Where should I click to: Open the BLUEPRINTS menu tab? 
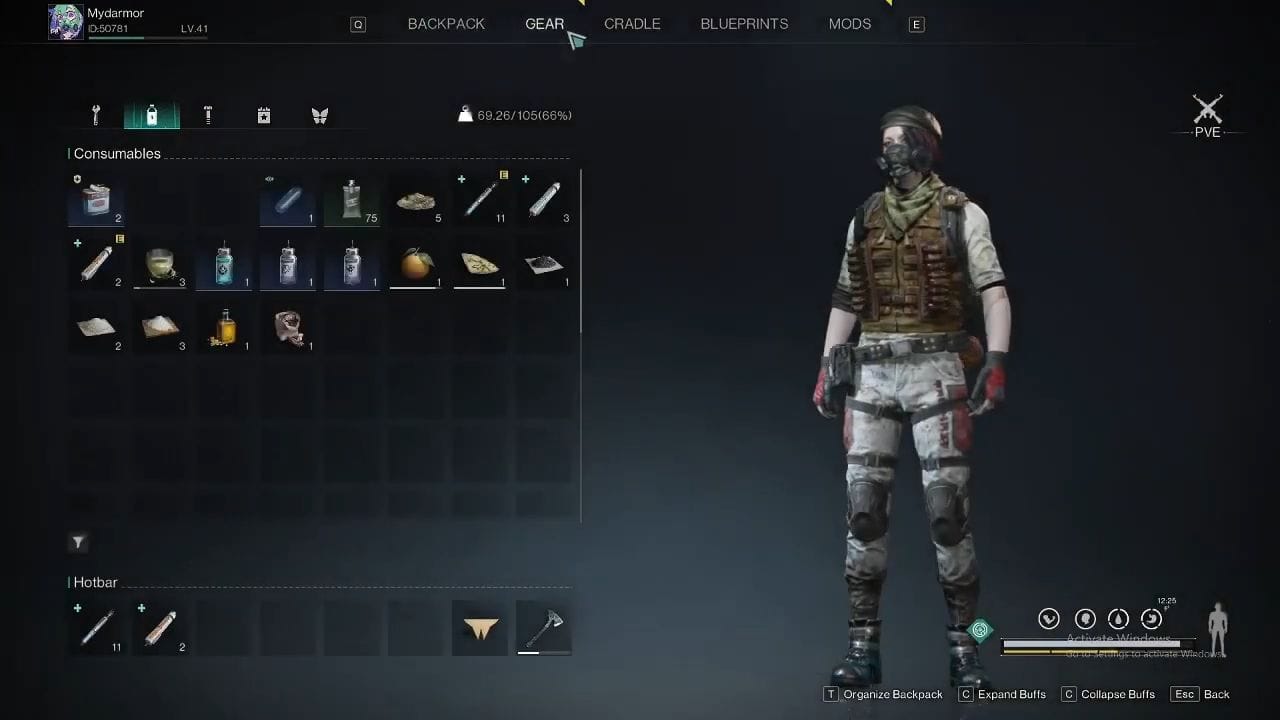click(x=744, y=23)
